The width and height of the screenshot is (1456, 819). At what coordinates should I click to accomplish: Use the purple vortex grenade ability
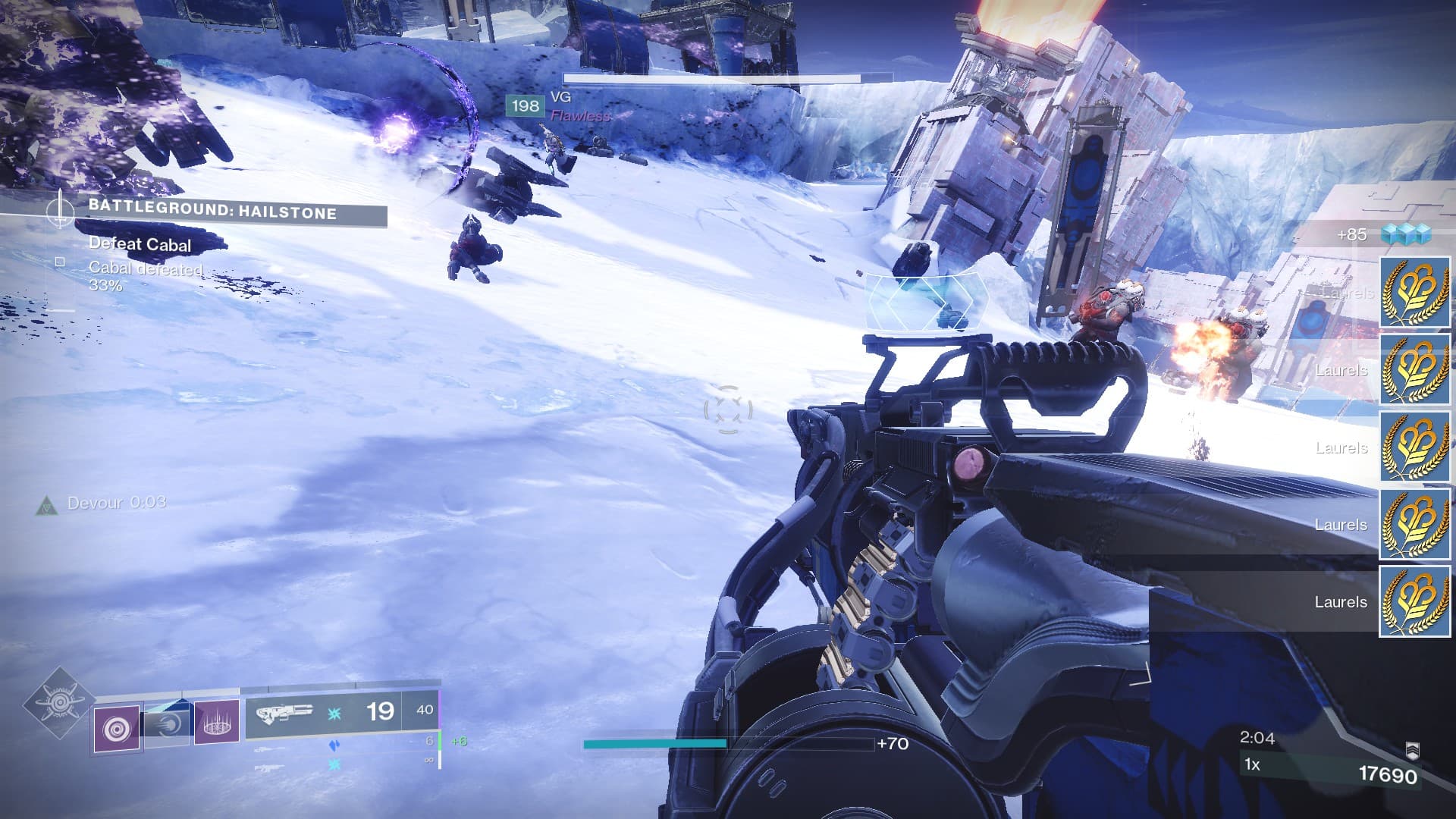[117, 729]
